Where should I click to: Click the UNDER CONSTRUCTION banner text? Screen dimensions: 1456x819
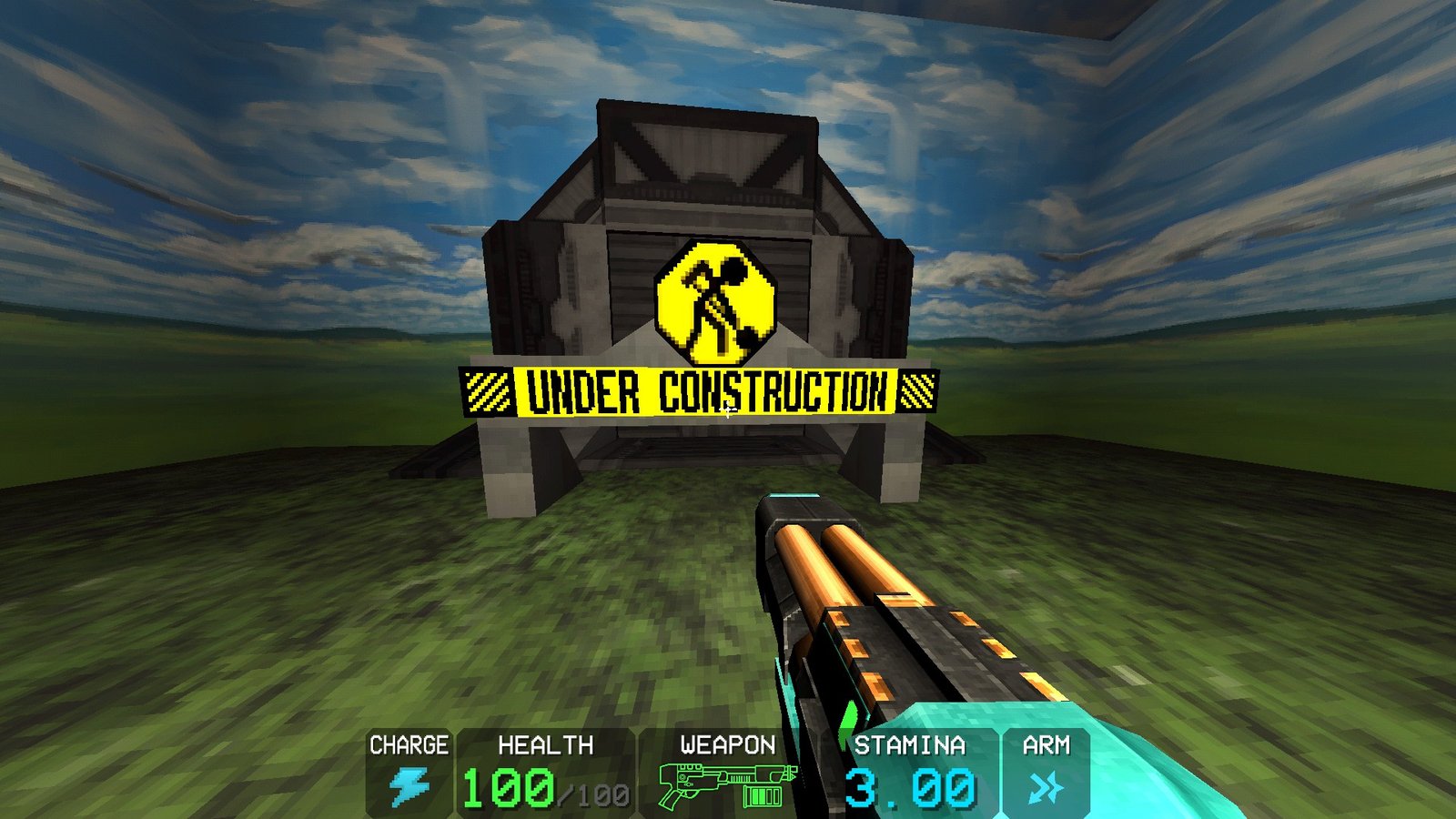(705, 390)
